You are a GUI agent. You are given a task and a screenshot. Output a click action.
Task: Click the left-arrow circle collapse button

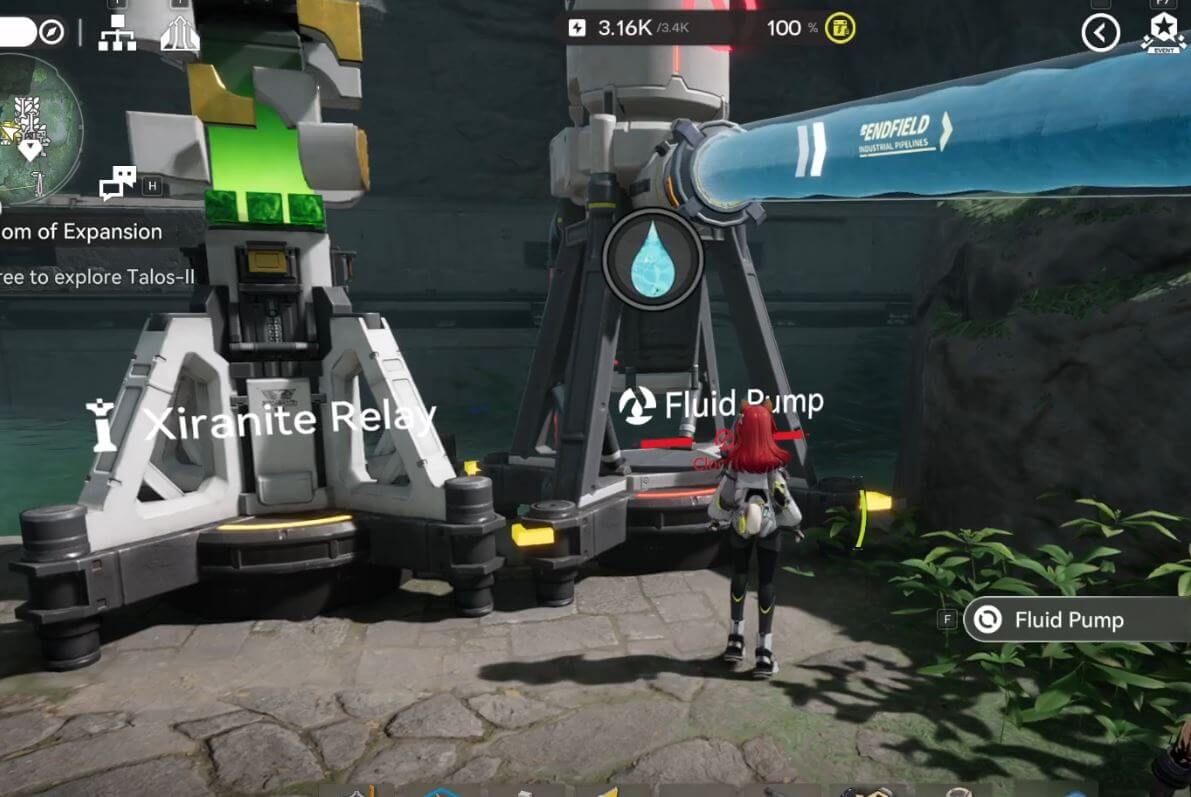tap(1100, 33)
